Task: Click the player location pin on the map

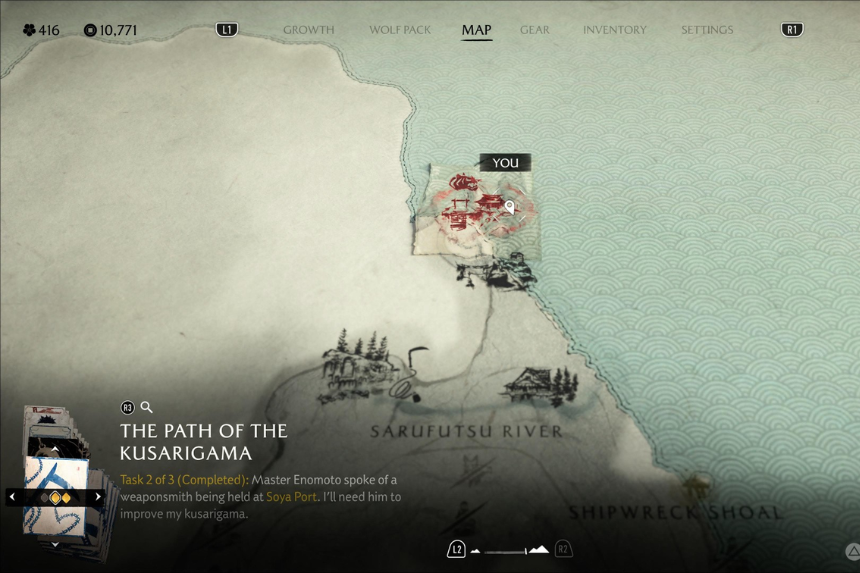Action: [509, 207]
